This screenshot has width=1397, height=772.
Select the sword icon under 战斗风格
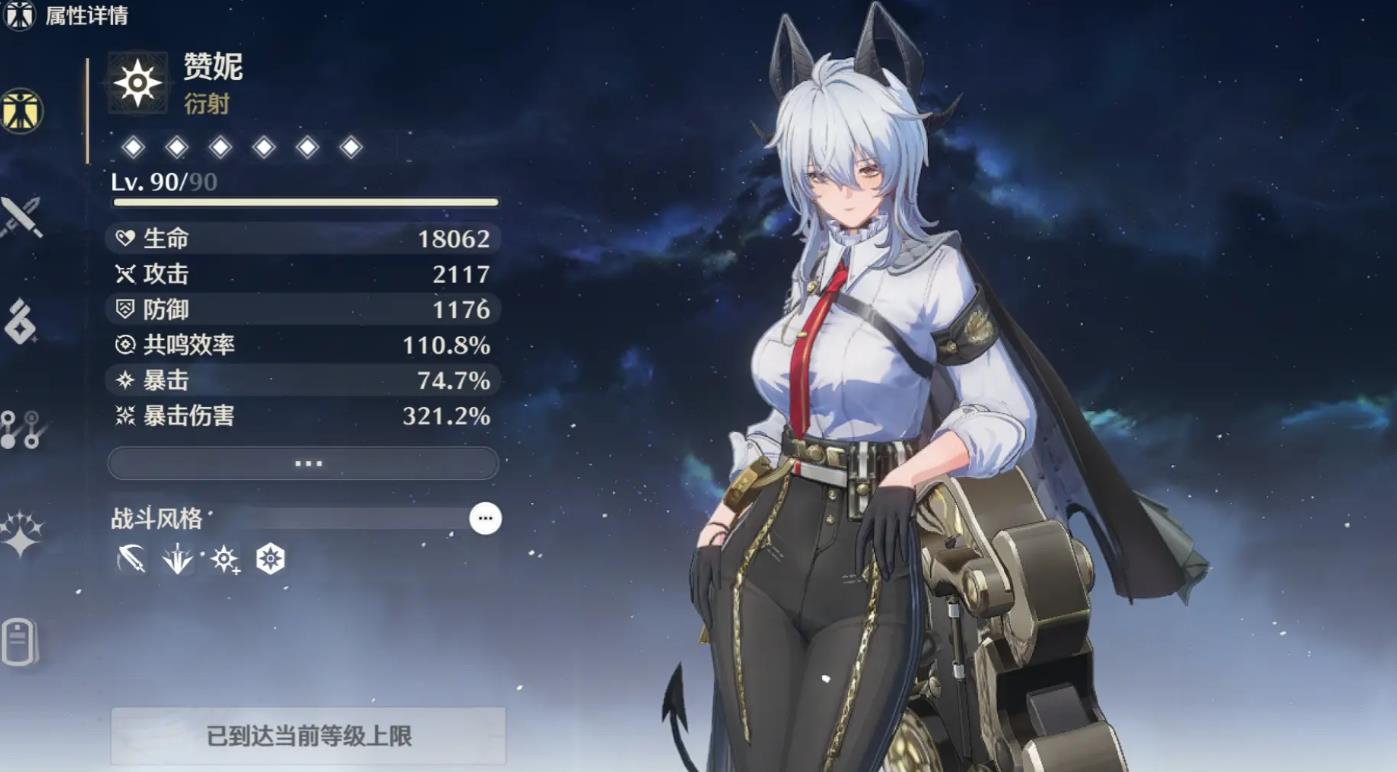point(134,558)
